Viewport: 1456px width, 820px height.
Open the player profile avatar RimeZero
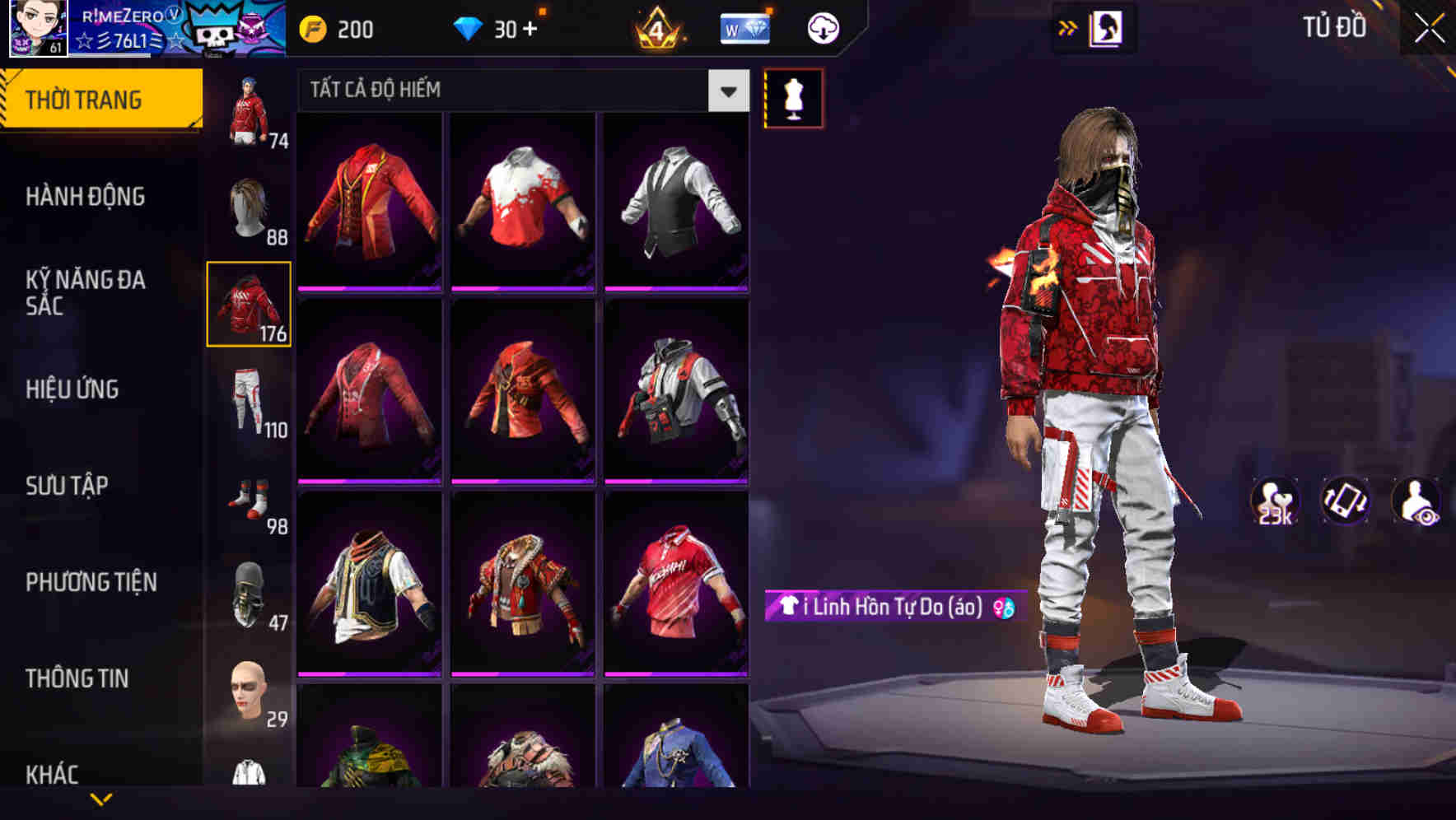[x=36, y=30]
